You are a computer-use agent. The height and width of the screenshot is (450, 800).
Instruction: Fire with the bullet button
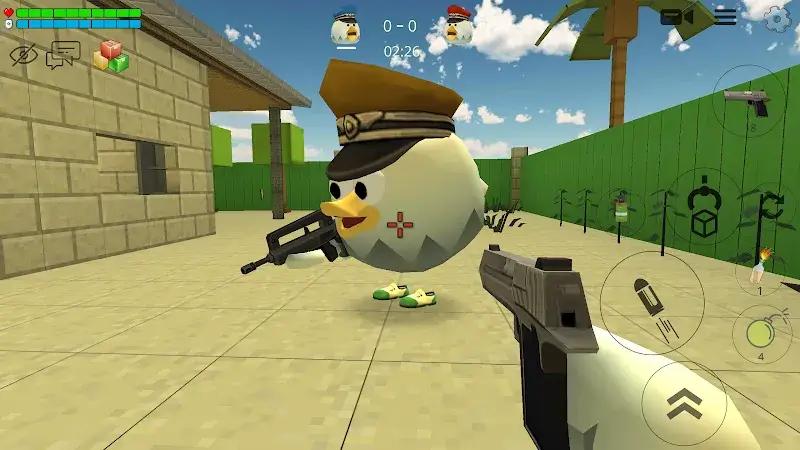[x=651, y=302]
